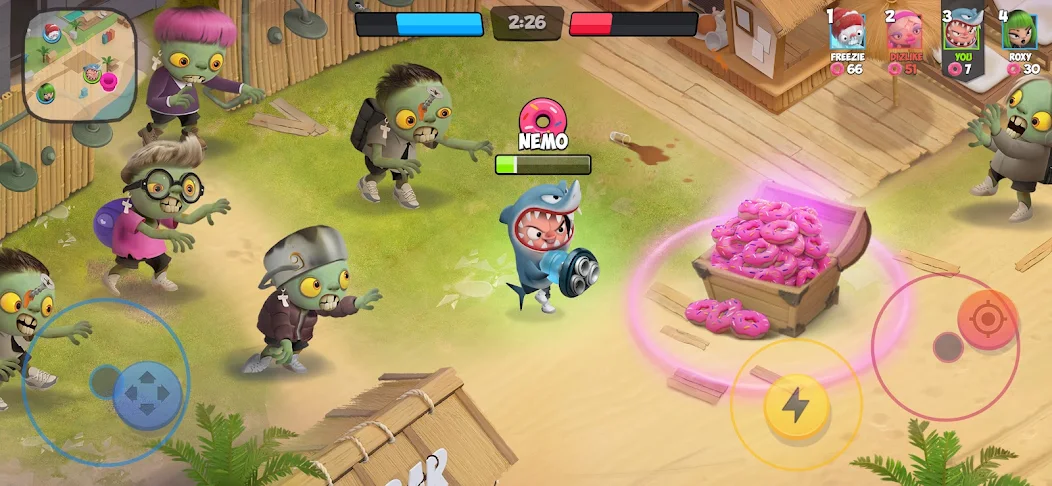Select Freezie's leaderboard portrait
The width and height of the screenshot is (1052, 486).
pyautogui.click(x=848, y=31)
